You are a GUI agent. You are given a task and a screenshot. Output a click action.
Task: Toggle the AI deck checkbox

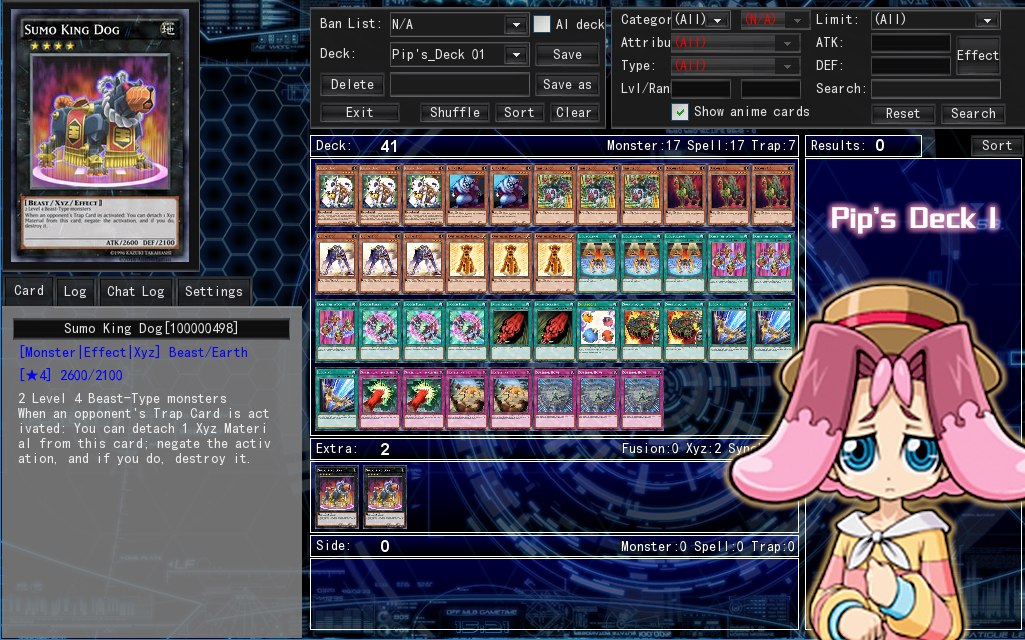(542, 24)
